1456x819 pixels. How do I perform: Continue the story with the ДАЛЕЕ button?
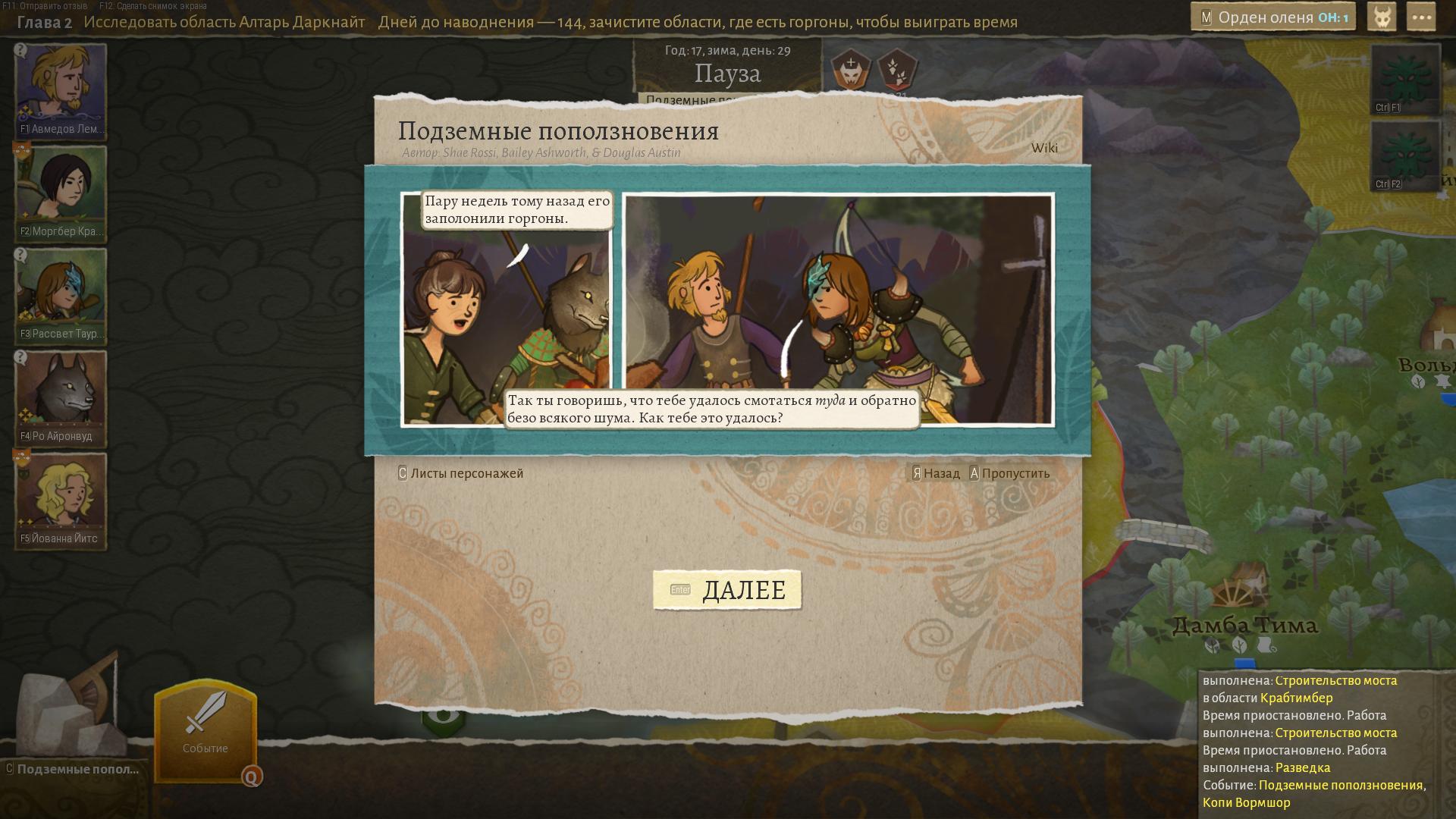pyautogui.click(x=727, y=589)
